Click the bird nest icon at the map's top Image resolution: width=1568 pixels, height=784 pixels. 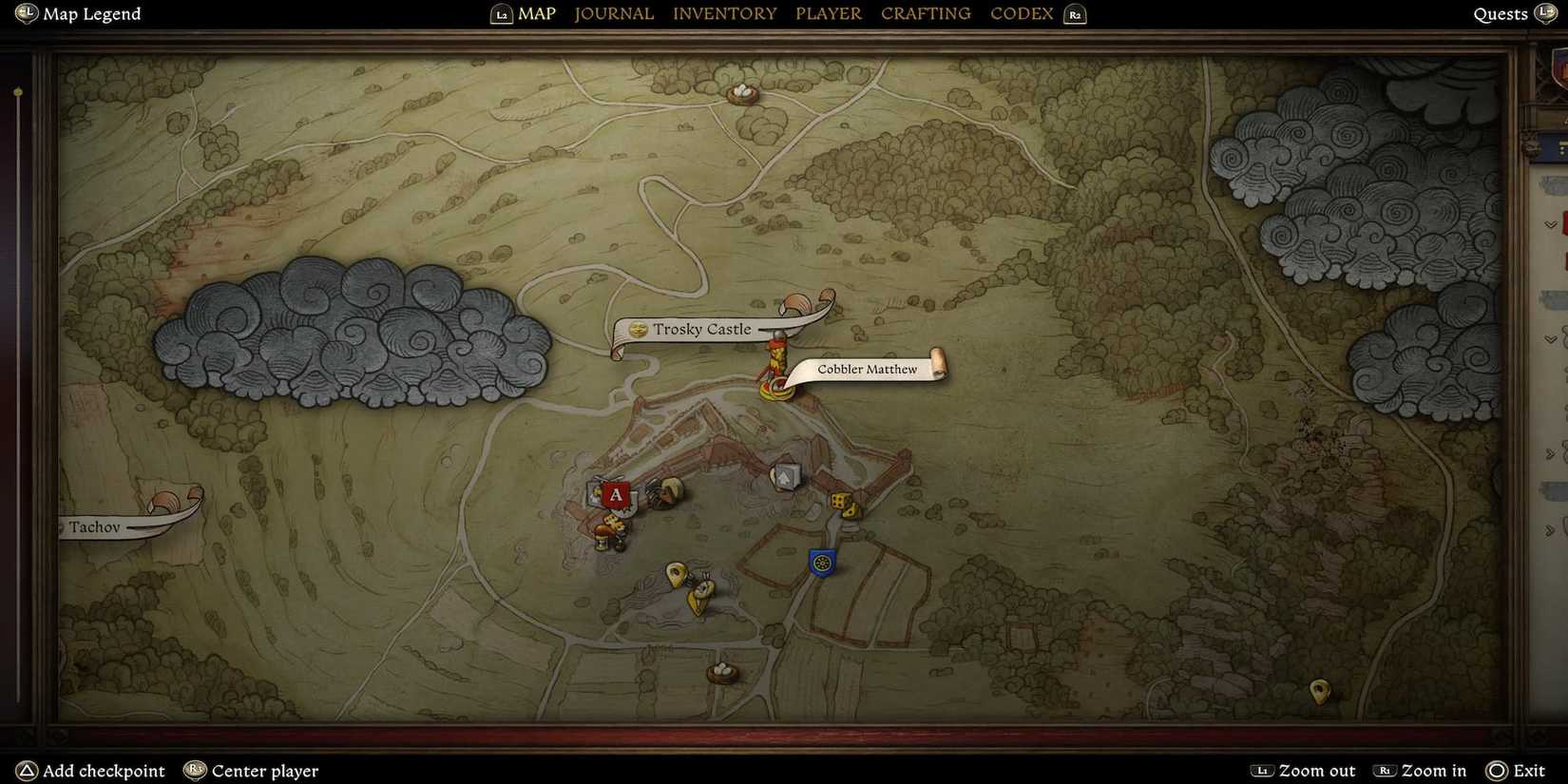[744, 92]
